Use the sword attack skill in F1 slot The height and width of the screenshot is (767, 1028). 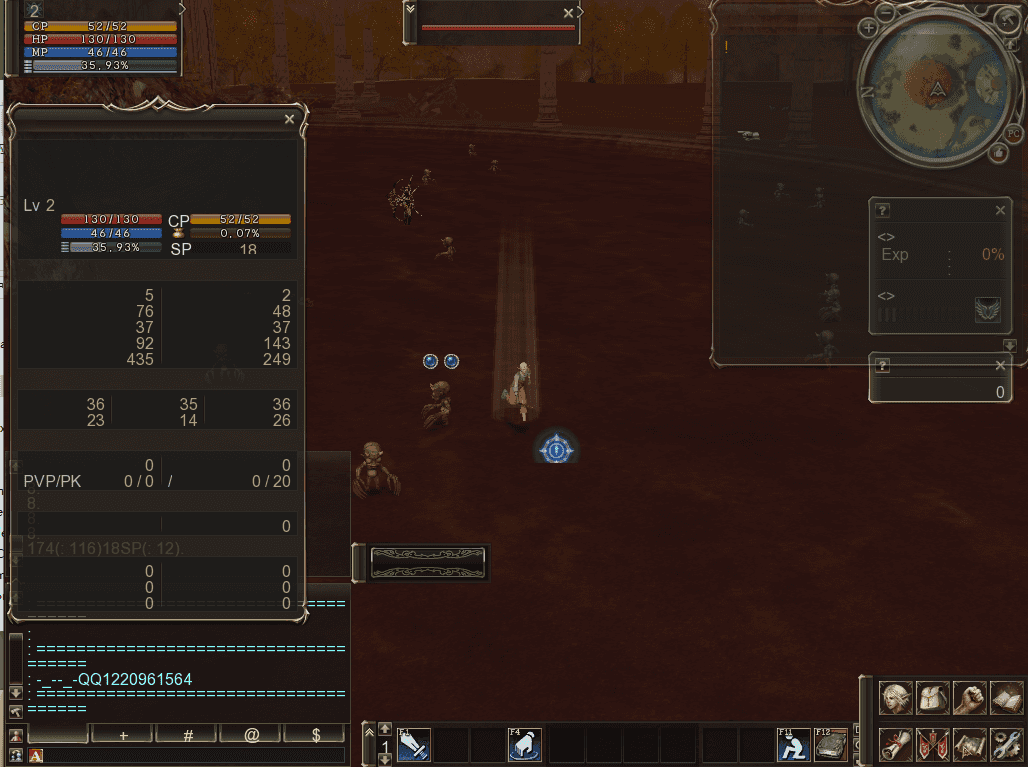click(414, 745)
